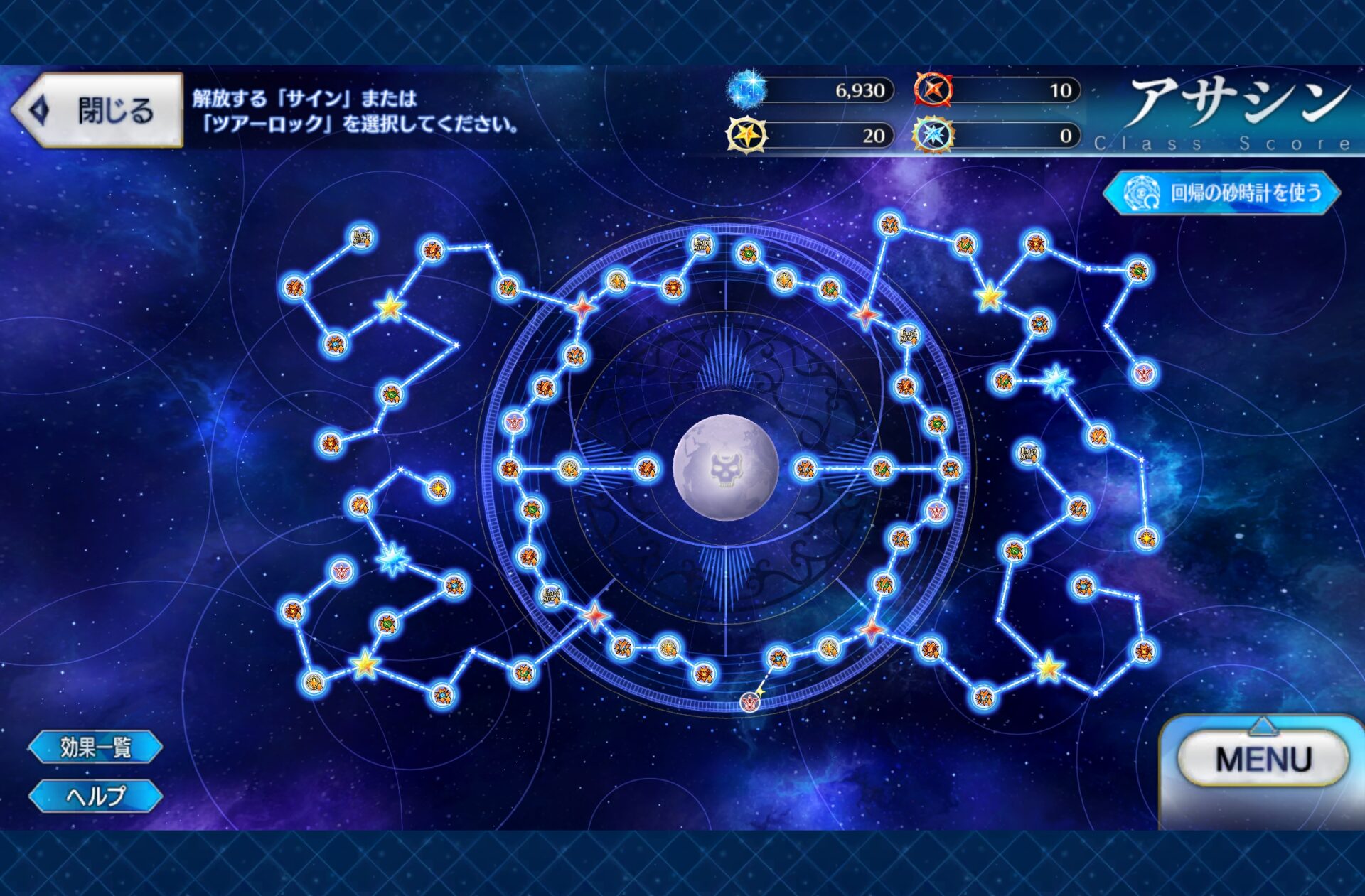This screenshot has height=896, width=1365.
Task: Open the ヘルプ help page
Action: point(95,796)
